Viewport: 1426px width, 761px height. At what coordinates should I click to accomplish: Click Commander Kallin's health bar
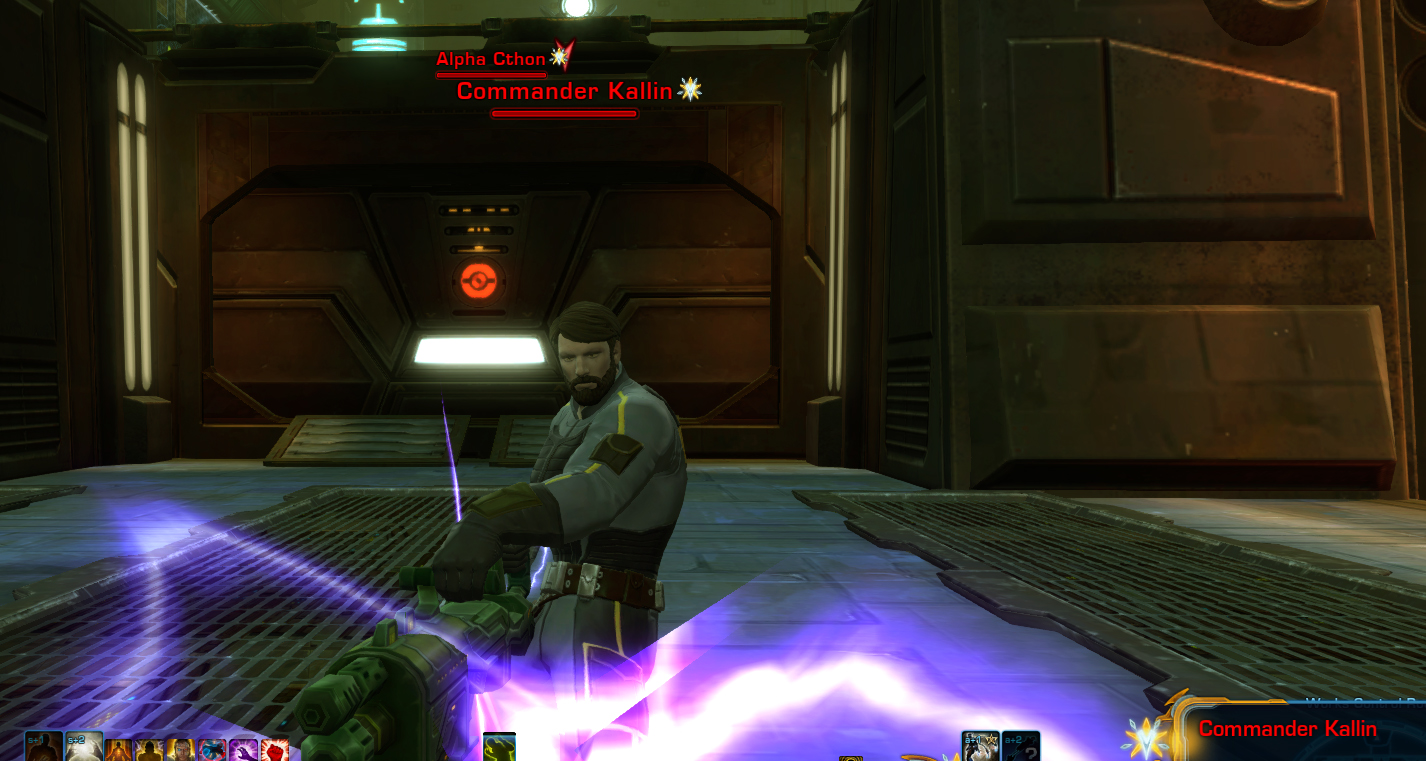pos(564,113)
